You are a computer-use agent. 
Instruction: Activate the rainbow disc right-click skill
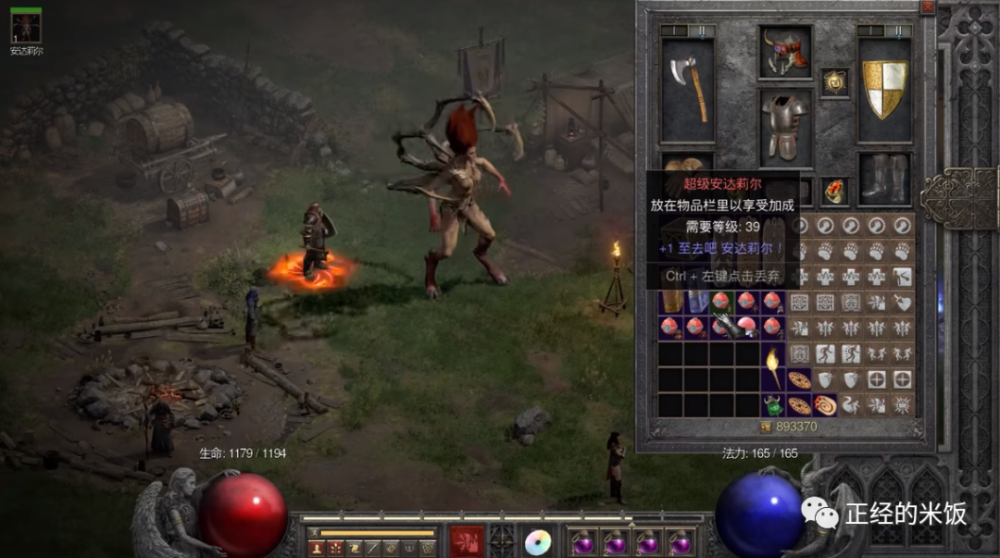coord(538,541)
